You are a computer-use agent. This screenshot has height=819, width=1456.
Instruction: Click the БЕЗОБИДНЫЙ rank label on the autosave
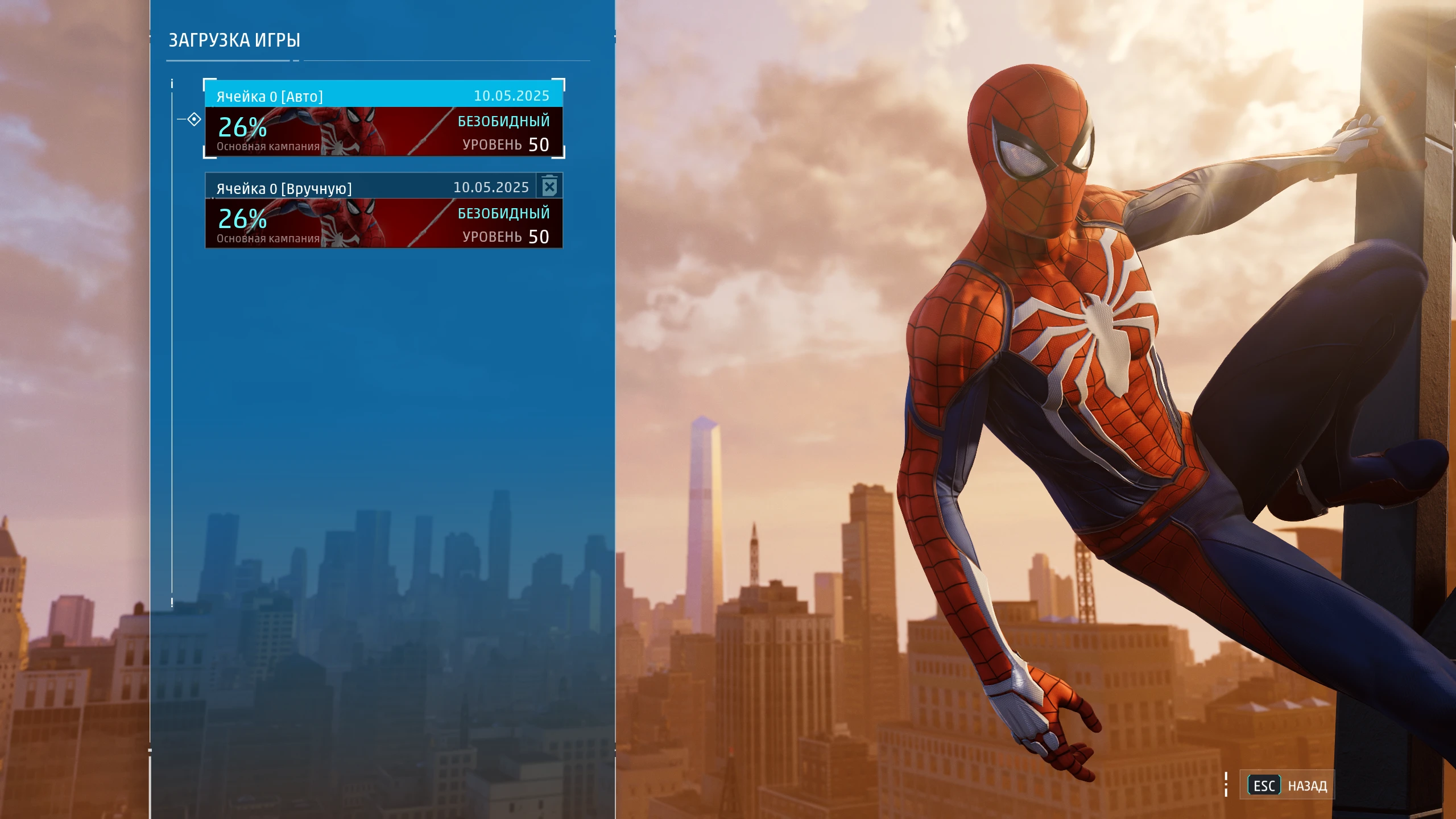click(x=503, y=121)
